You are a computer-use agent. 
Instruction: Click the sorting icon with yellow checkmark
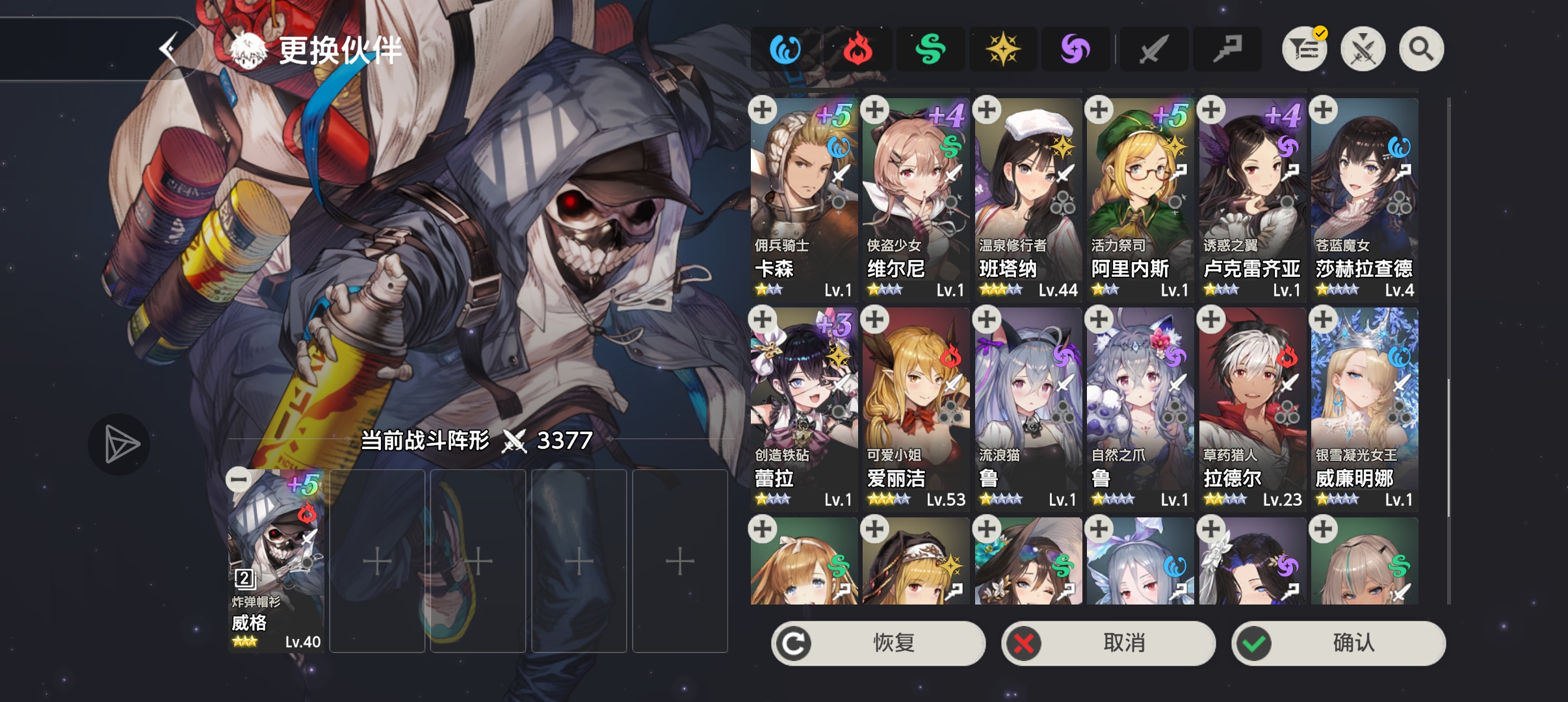[1304, 48]
